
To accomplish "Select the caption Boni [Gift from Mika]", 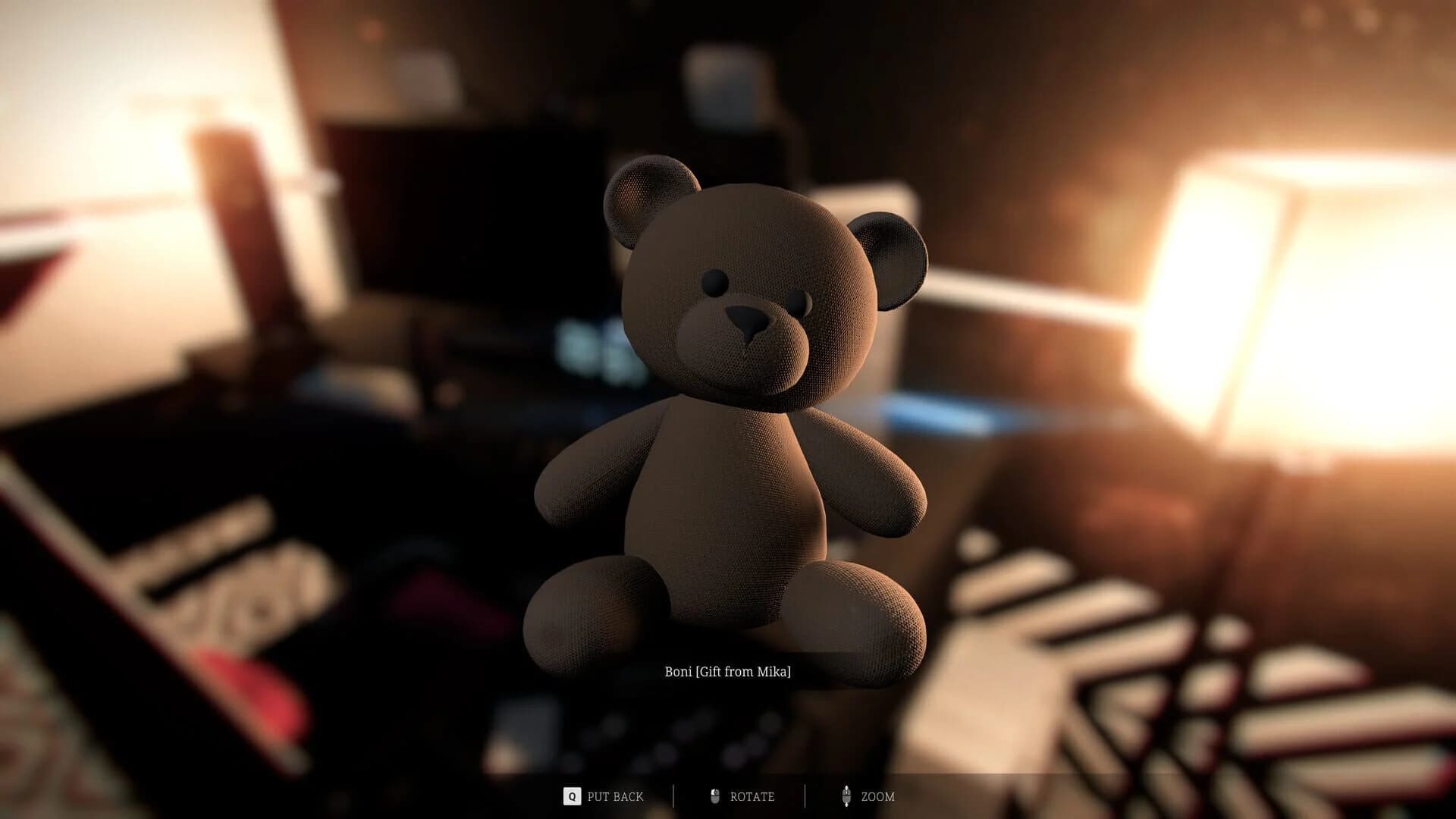I will (729, 671).
